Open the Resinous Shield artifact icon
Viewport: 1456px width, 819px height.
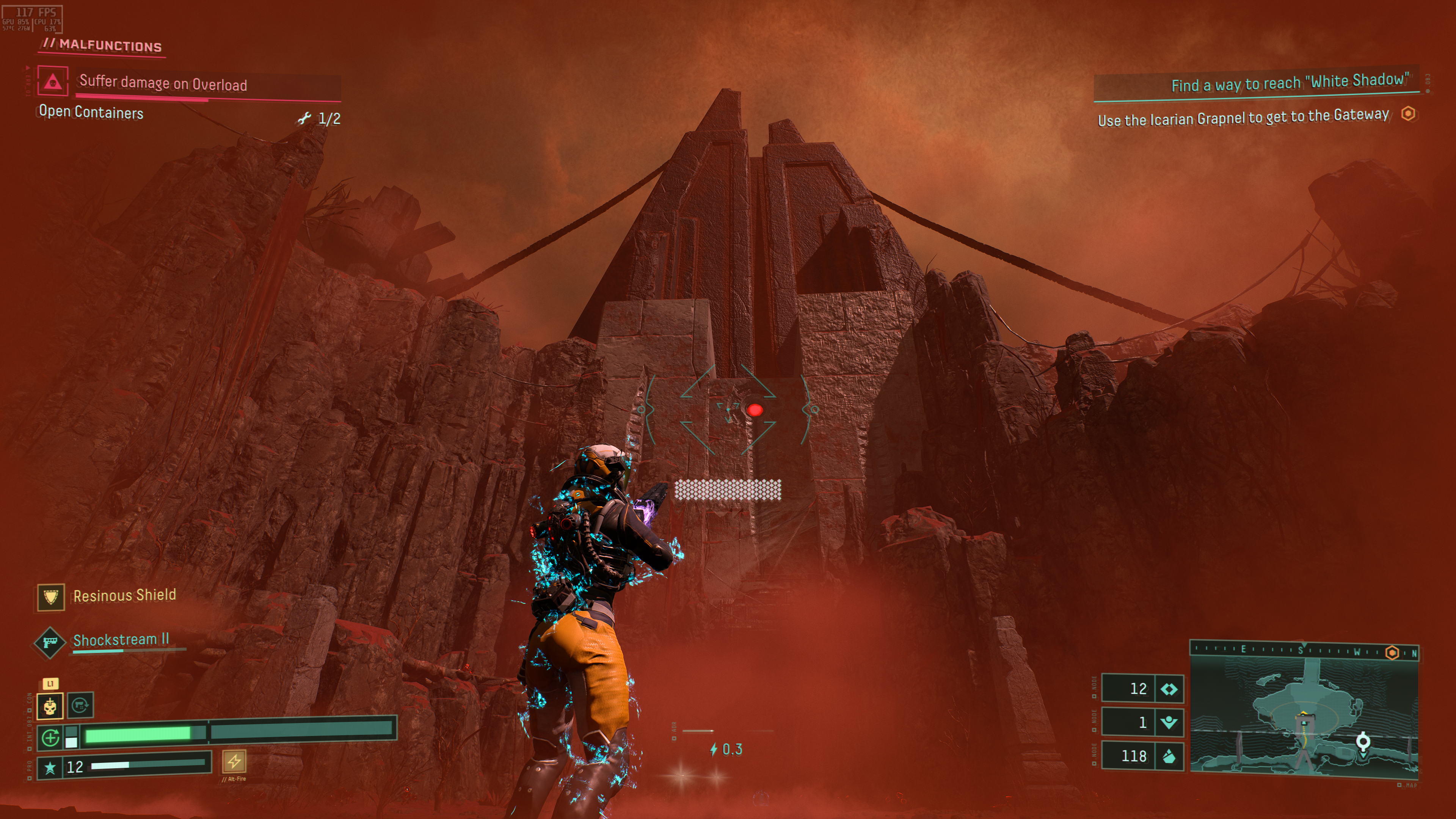(x=51, y=597)
